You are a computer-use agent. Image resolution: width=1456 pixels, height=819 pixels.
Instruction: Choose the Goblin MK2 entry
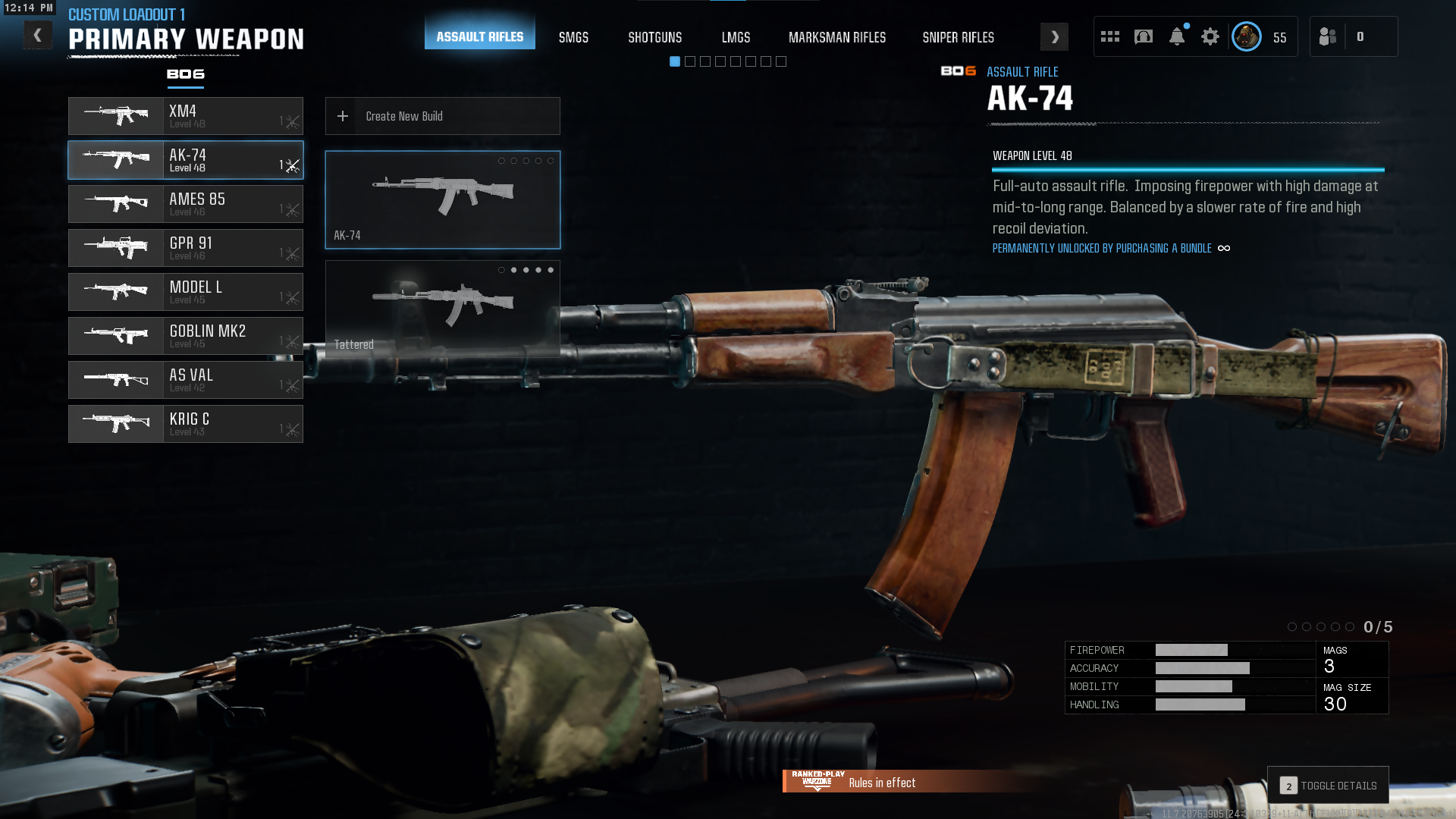click(186, 336)
